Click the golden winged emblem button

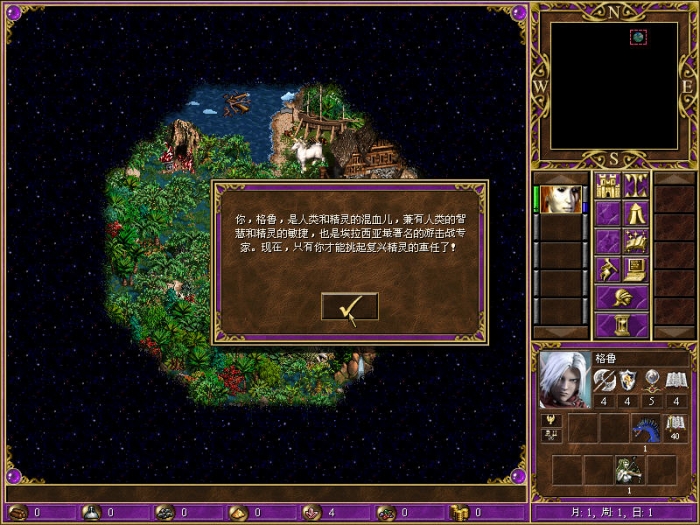pos(550,420)
